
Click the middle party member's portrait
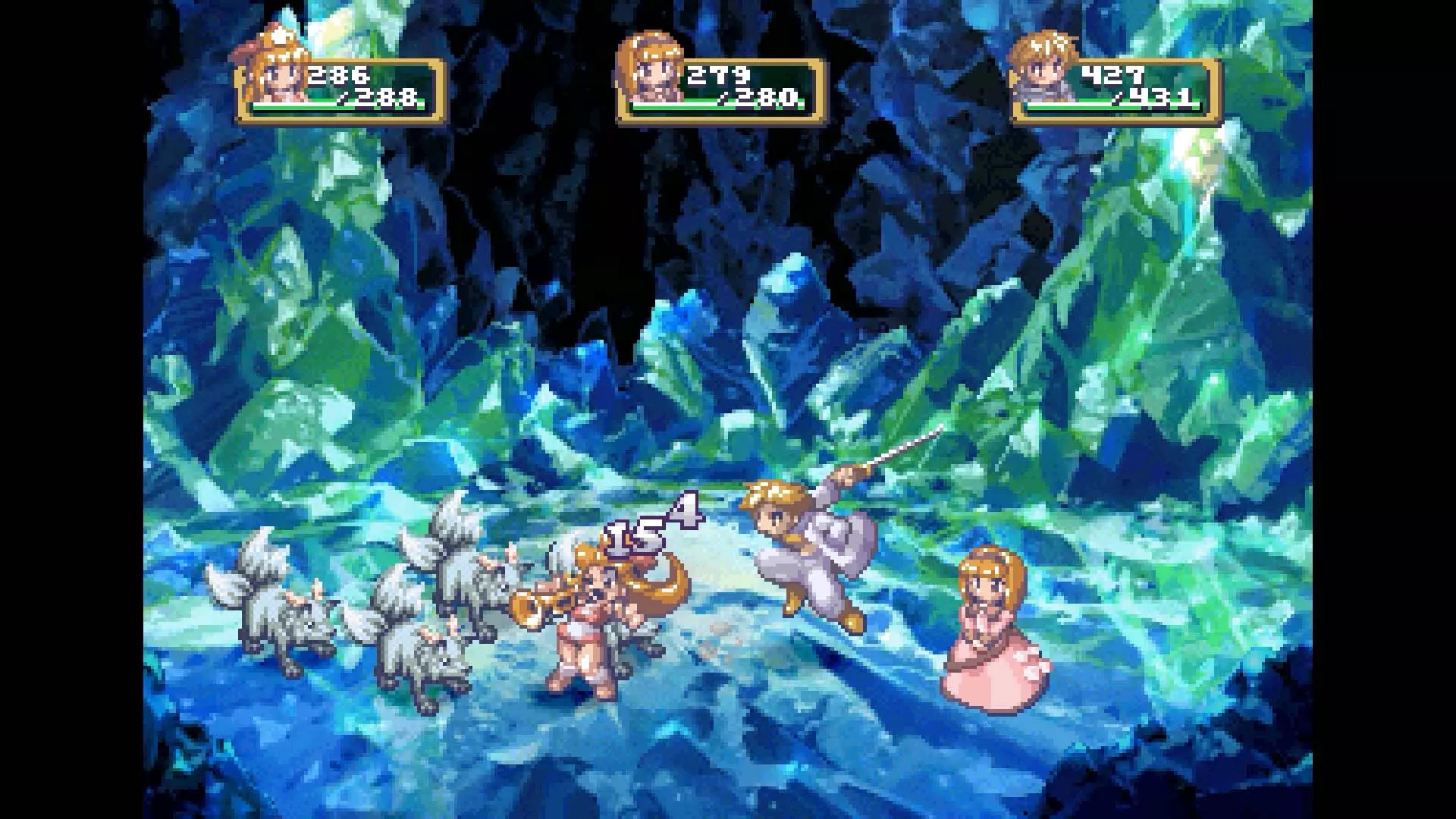[x=652, y=72]
